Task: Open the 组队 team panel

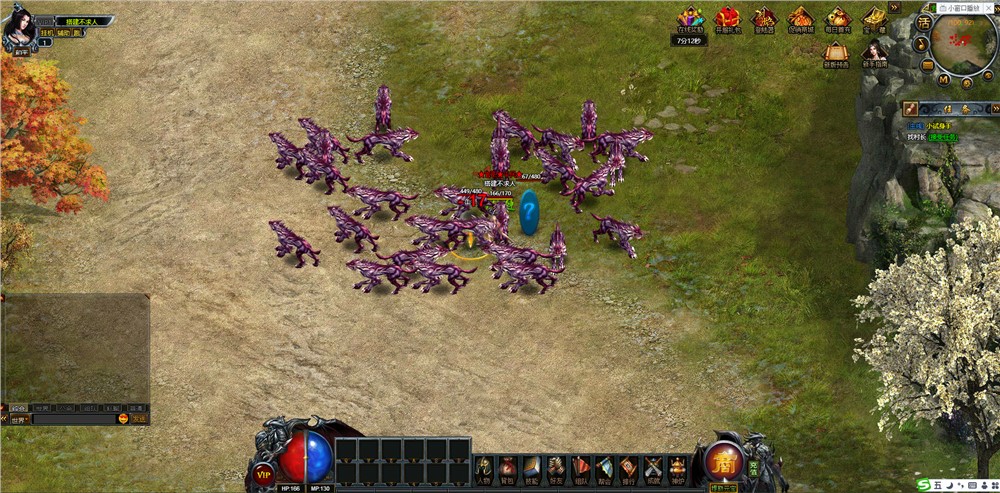Action: coord(580,468)
